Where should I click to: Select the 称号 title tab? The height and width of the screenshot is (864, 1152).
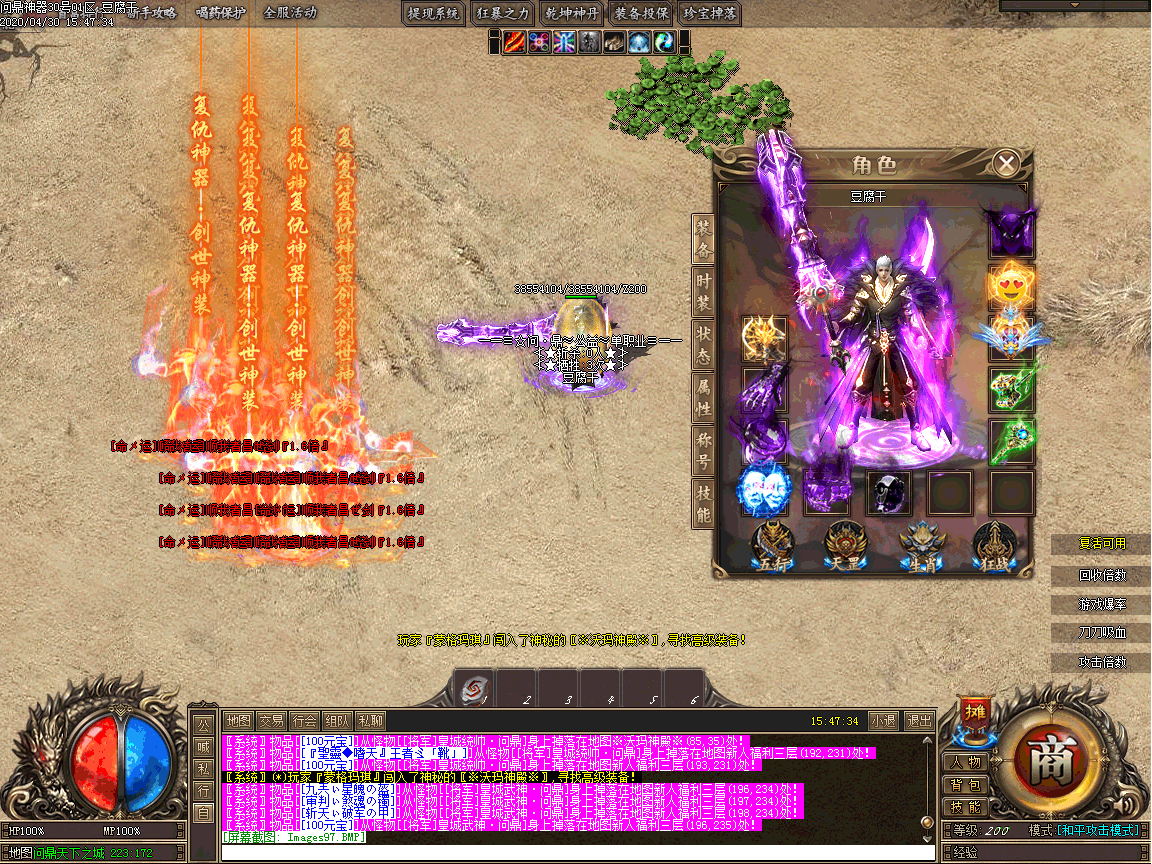tap(704, 450)
